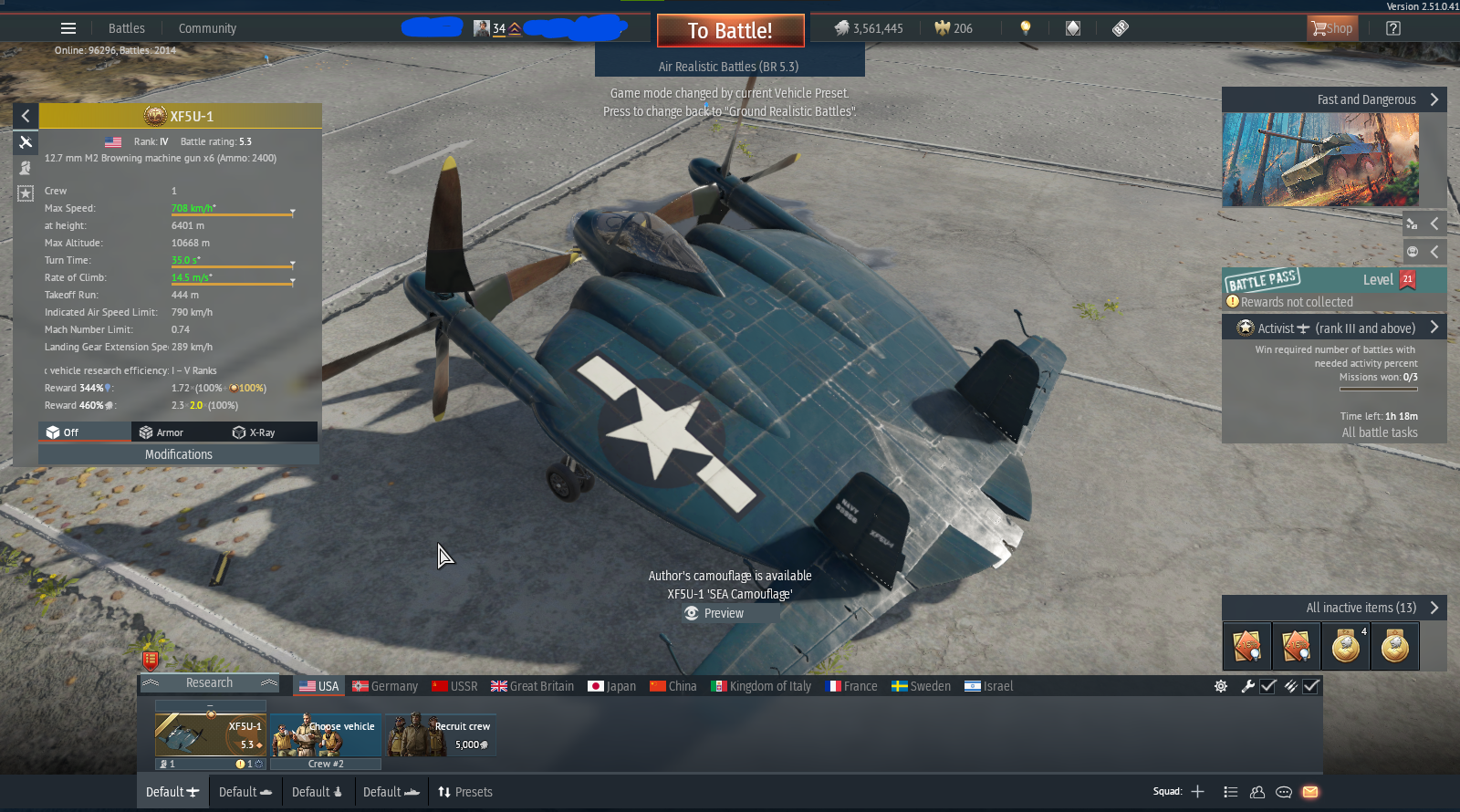
Task: Open the Battles menu
Action: point(126,28)
